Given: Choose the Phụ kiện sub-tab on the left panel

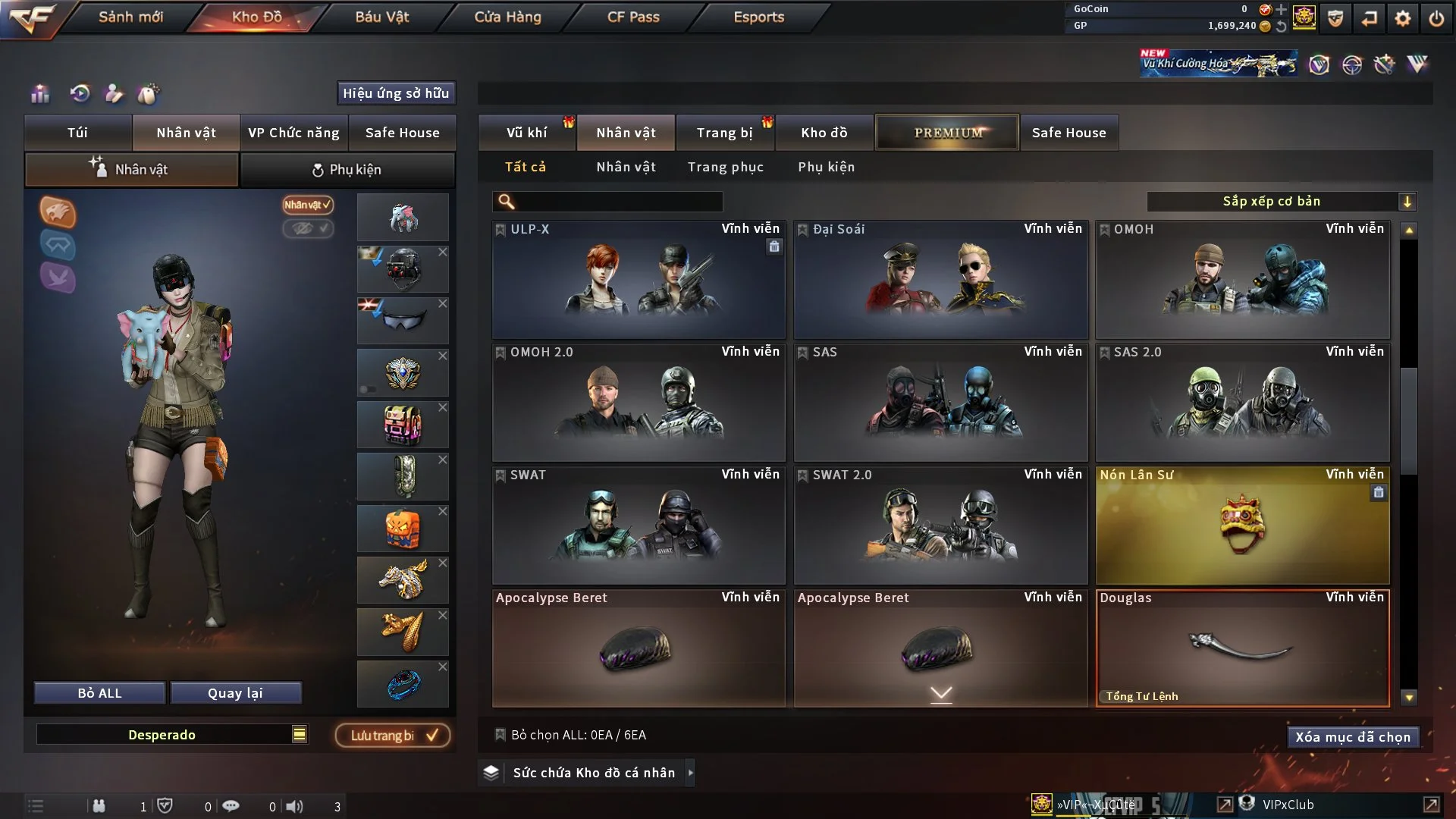Looking at the screenshot, I should coord(347,170).
